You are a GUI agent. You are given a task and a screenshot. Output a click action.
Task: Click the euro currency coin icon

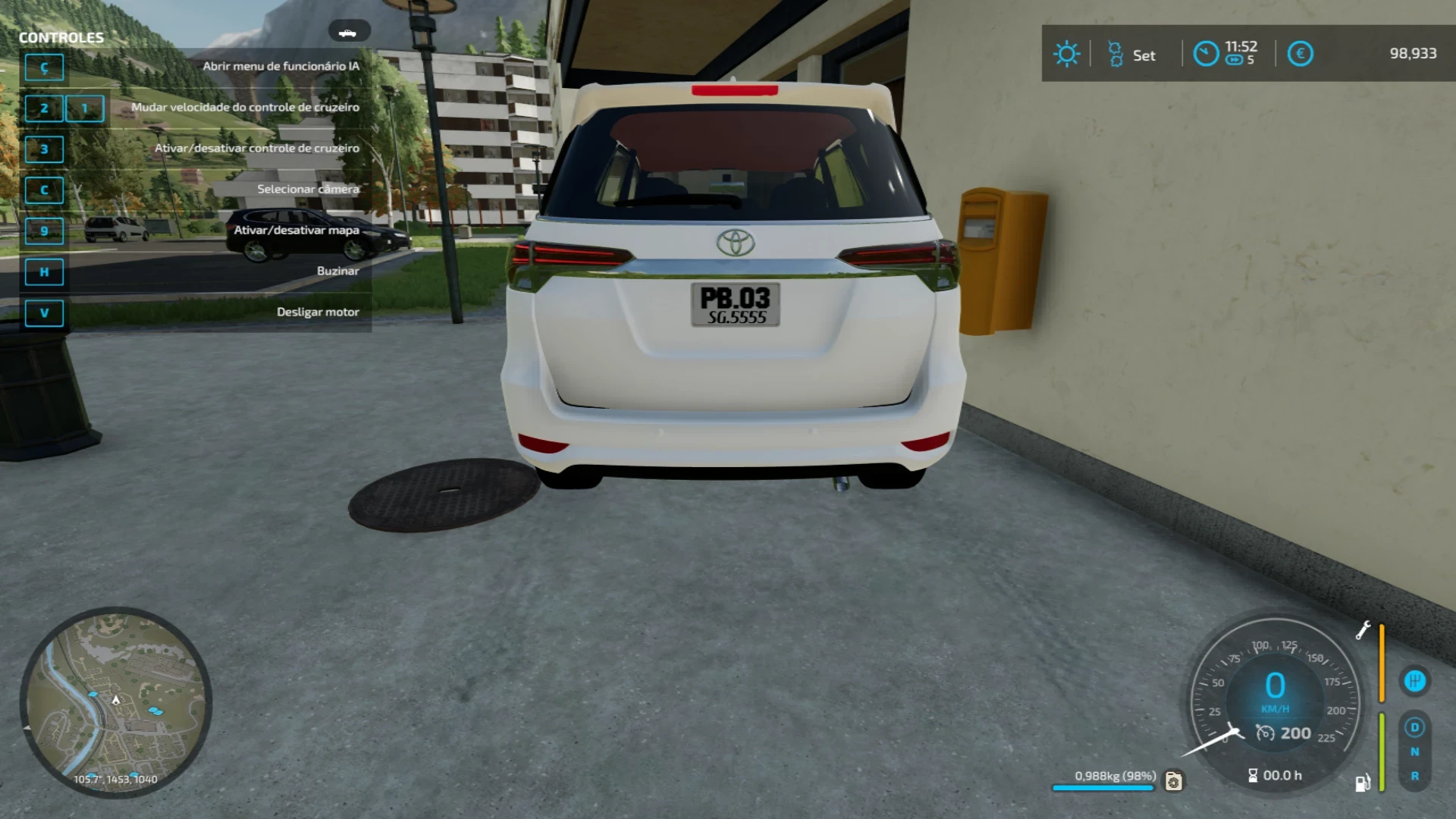point(1300,53)
